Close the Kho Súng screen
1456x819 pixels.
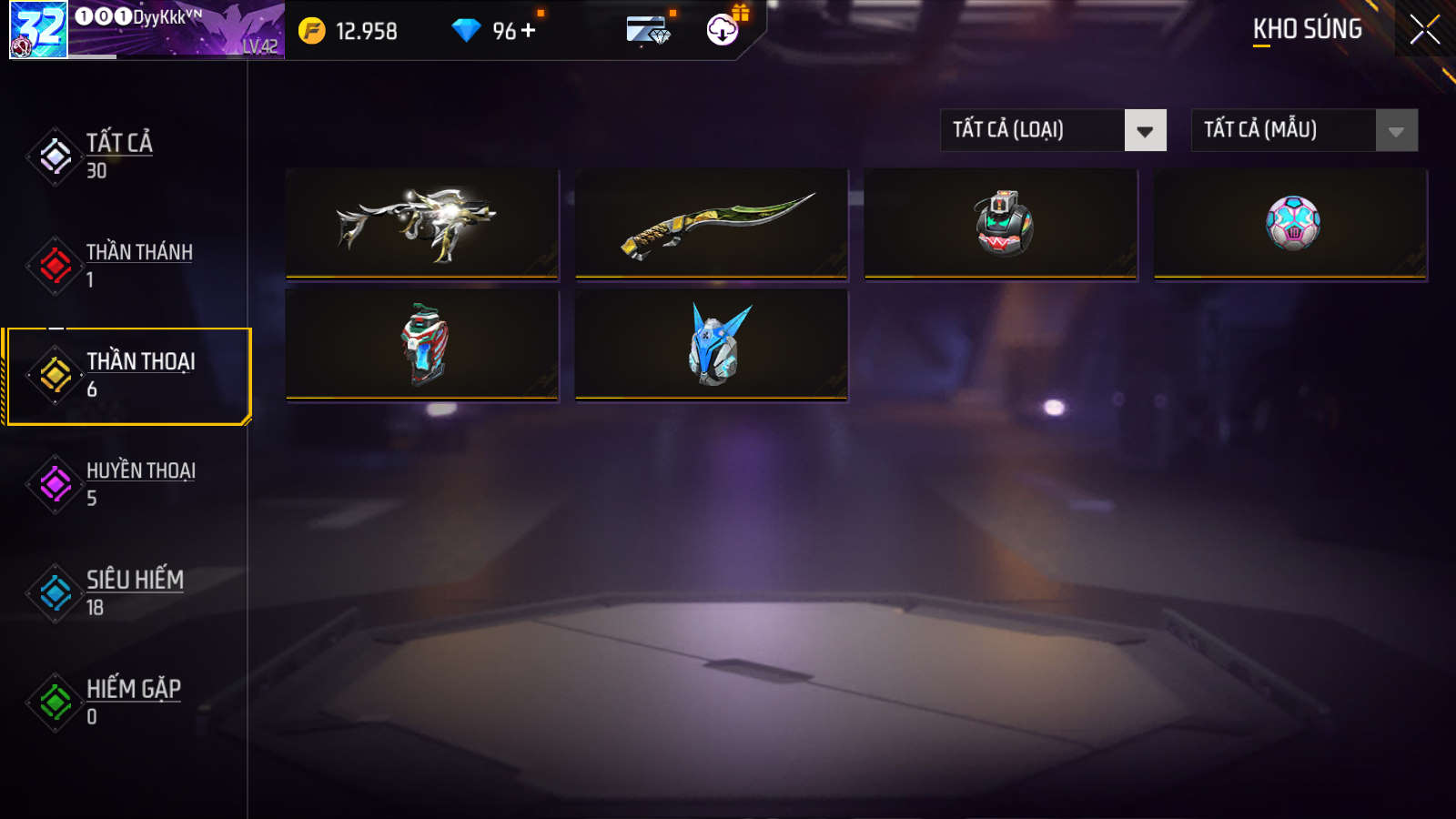pyautogui.click(x=1424, y=30)
